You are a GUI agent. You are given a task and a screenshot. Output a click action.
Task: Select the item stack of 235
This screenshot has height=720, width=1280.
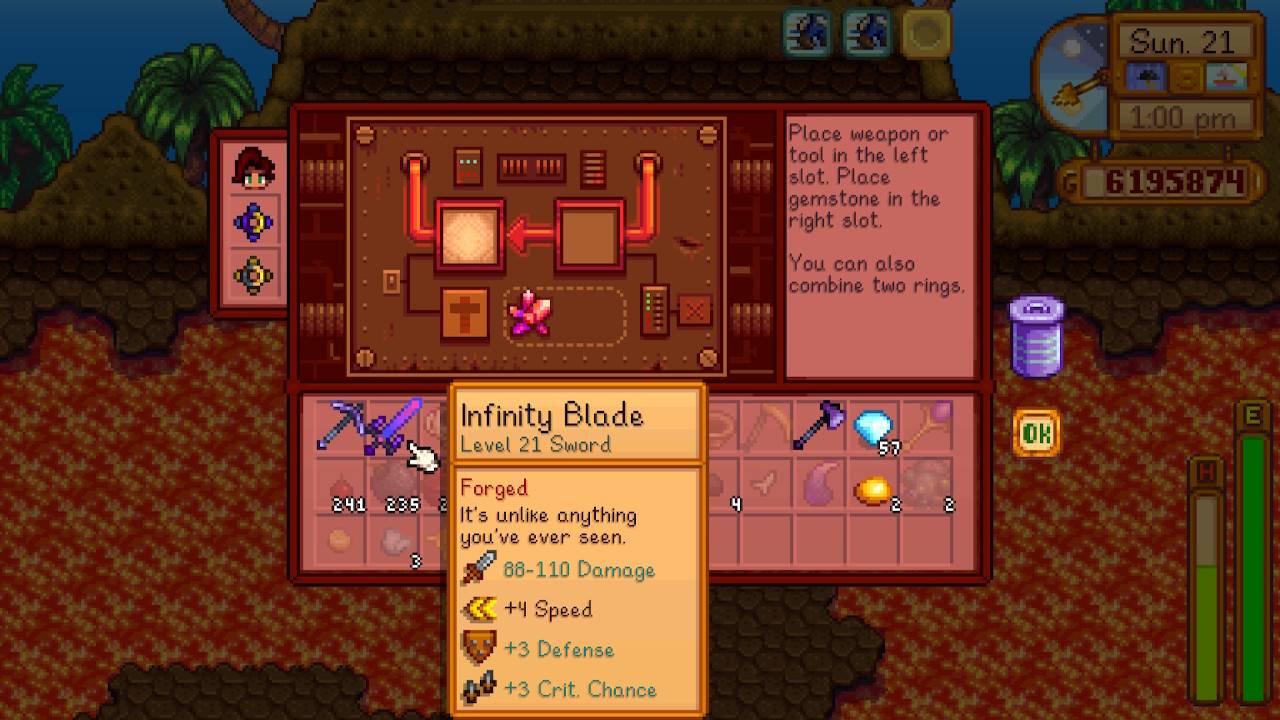[x=396, y=488]
